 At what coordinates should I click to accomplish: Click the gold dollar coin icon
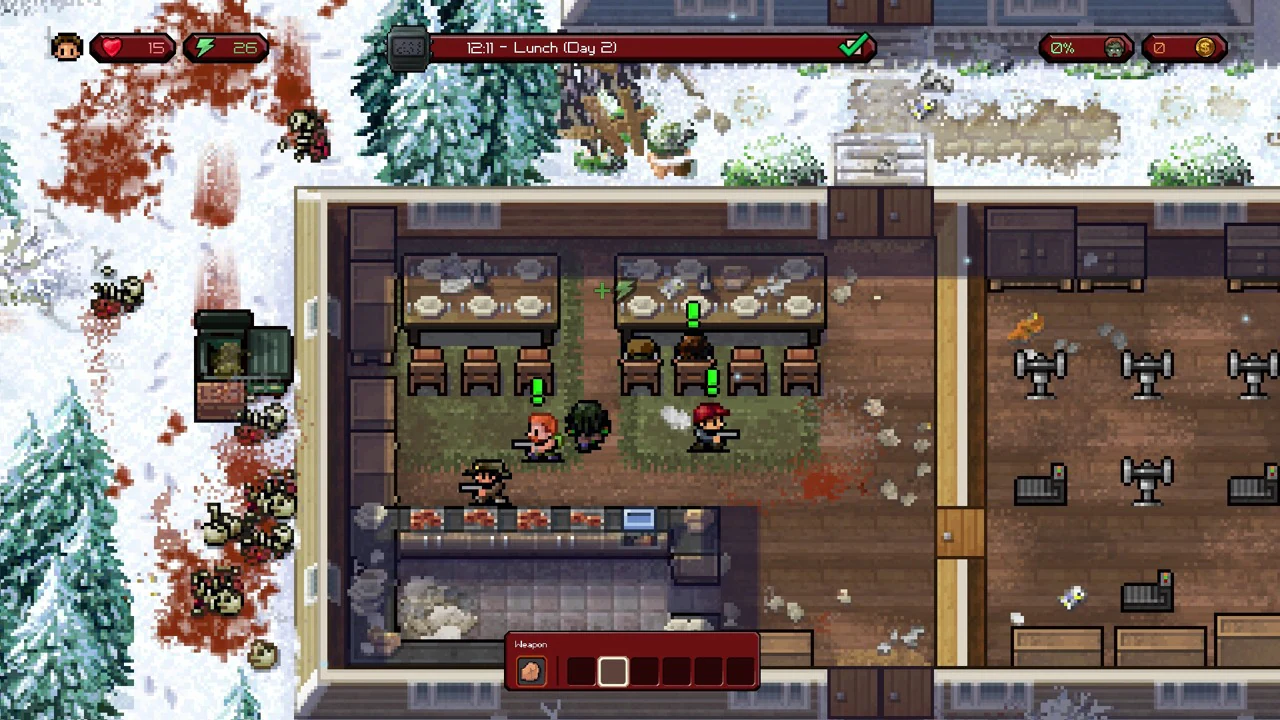point(1205,47)
